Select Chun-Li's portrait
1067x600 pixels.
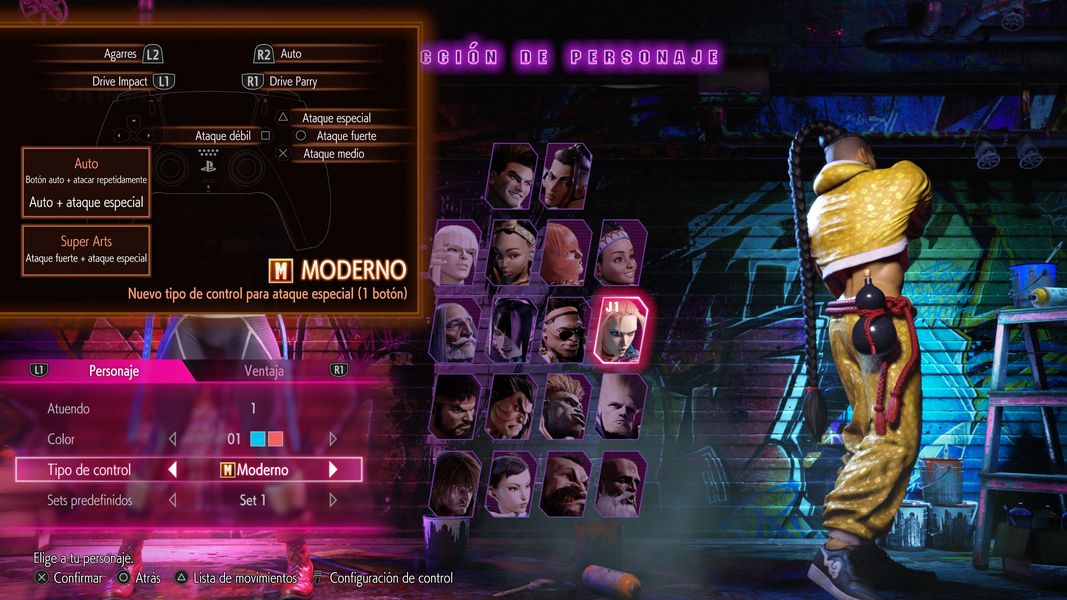coord(511,483)
